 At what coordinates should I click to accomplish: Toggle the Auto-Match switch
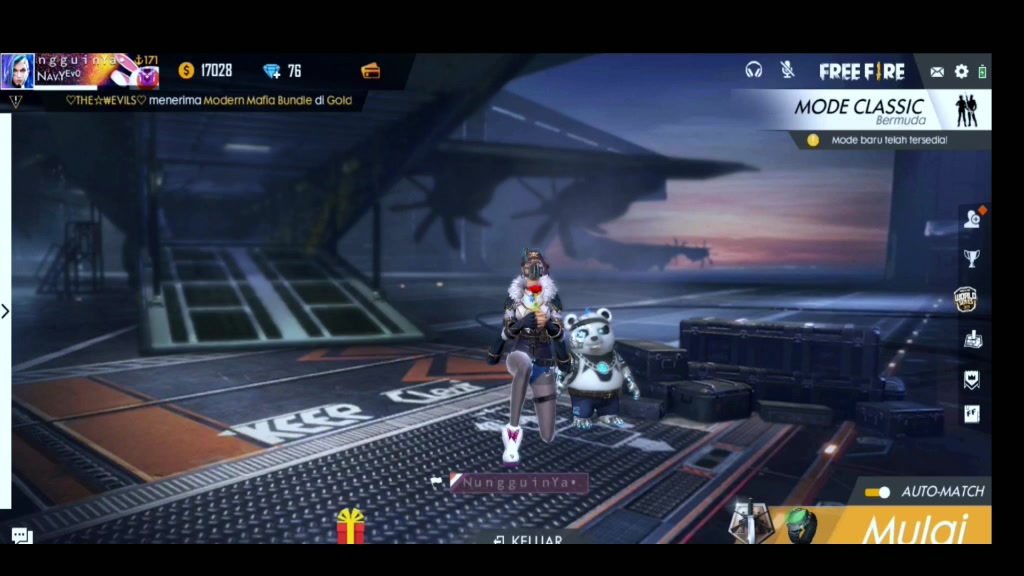pyautogui.click(x=877, y=492)
